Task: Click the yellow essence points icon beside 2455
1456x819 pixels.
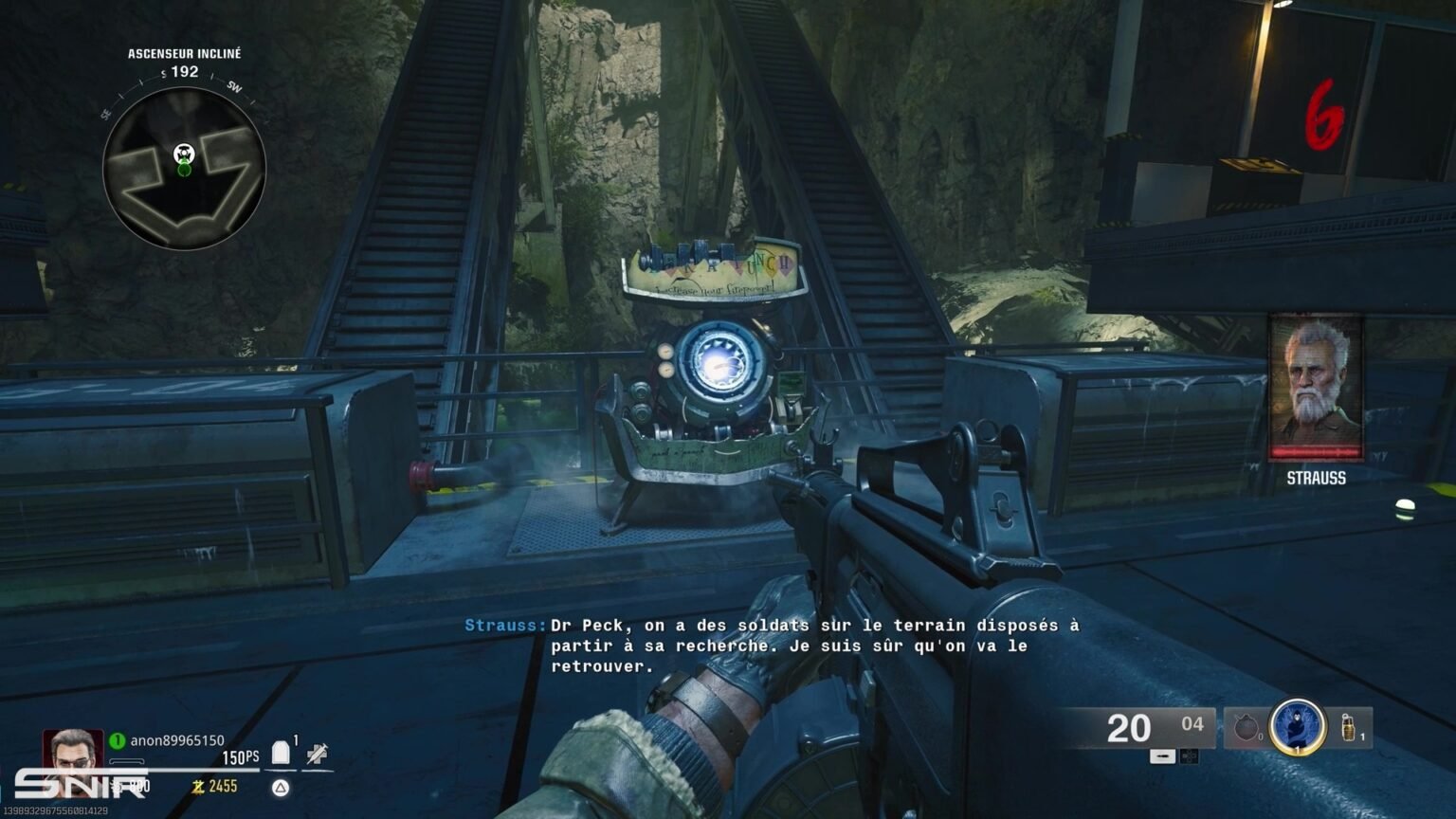Action: tap(197, 785)
